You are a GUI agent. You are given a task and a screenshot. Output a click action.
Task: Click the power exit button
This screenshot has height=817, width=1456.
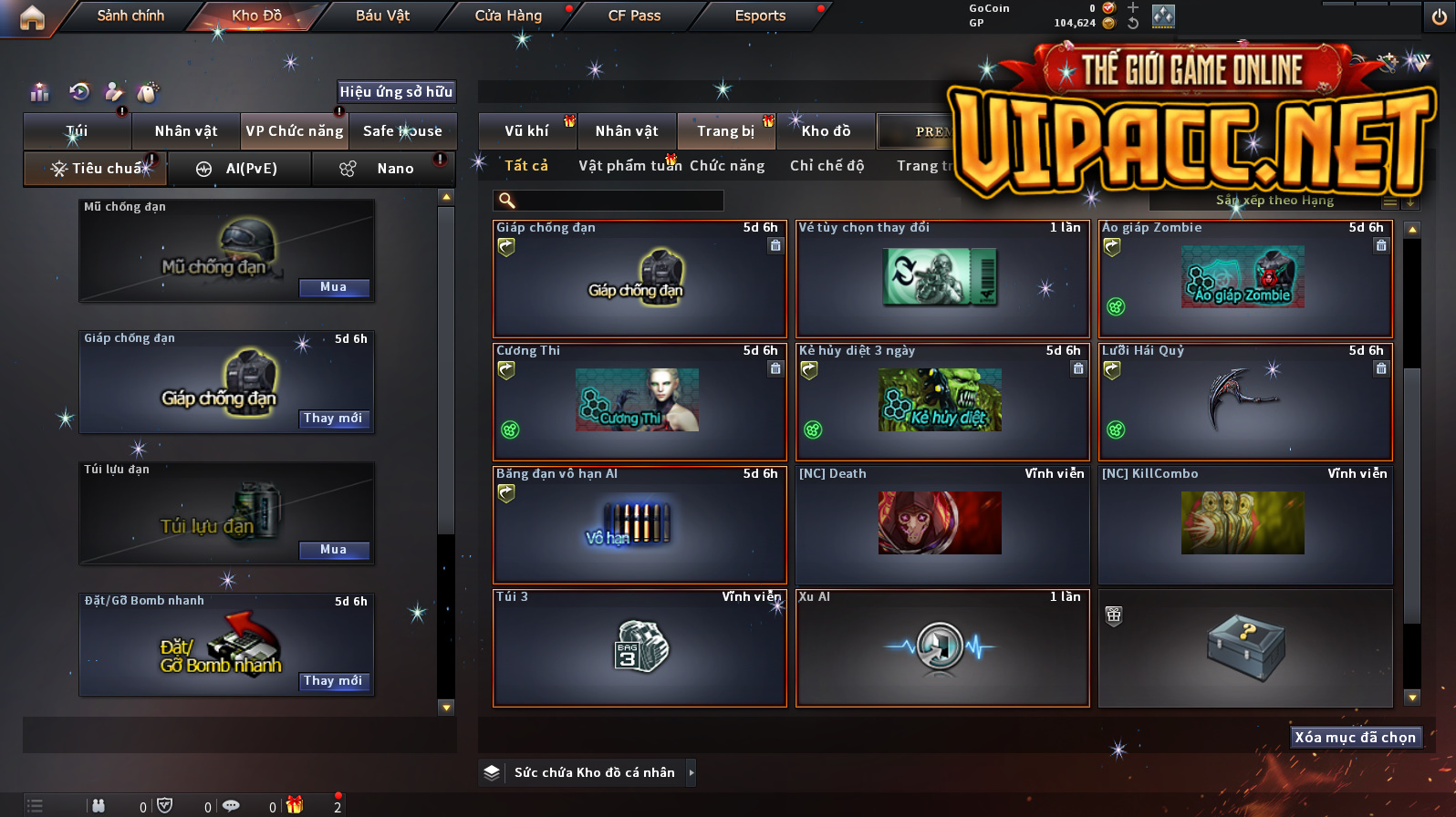tap(1439, 17)
